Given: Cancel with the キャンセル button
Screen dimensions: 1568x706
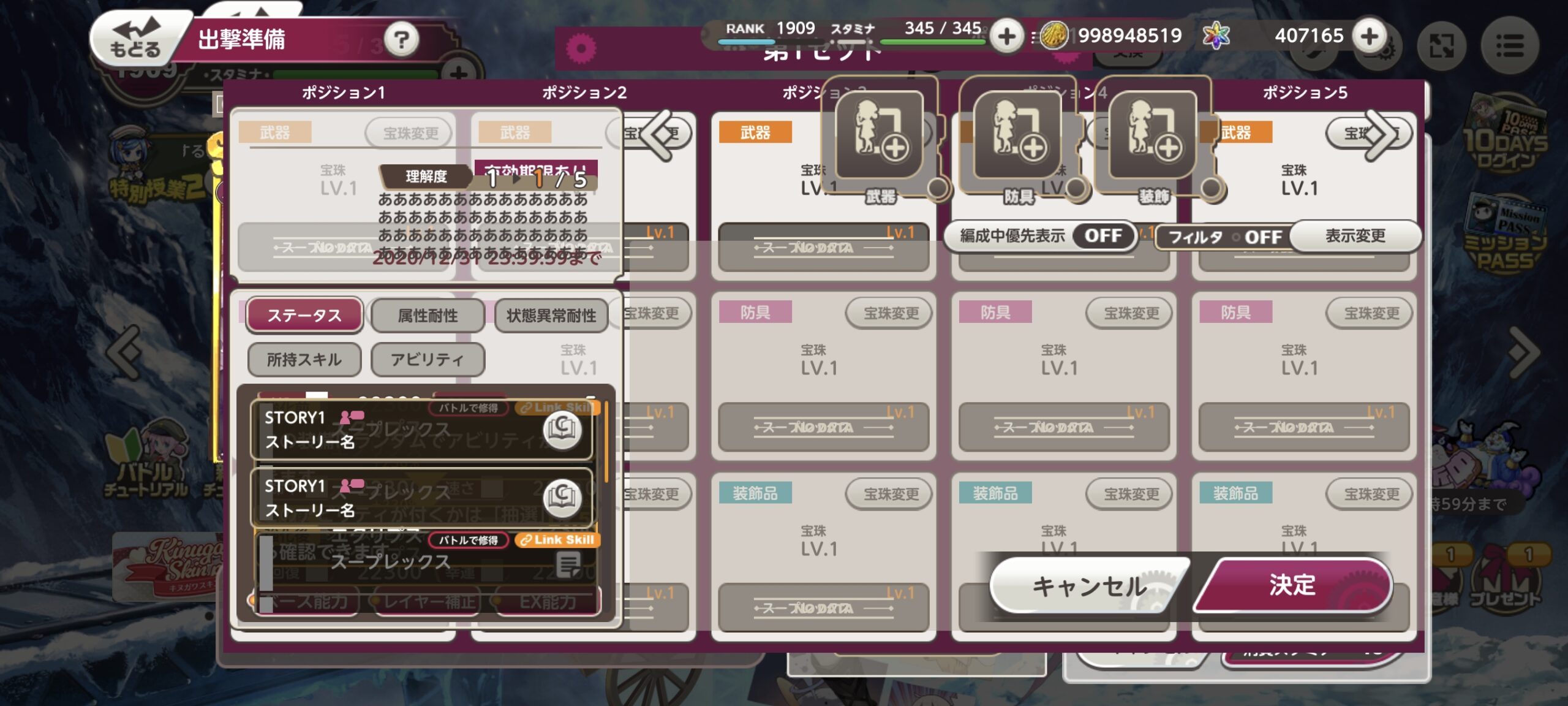Looking at the screenshot, I should click(1089, 586).
